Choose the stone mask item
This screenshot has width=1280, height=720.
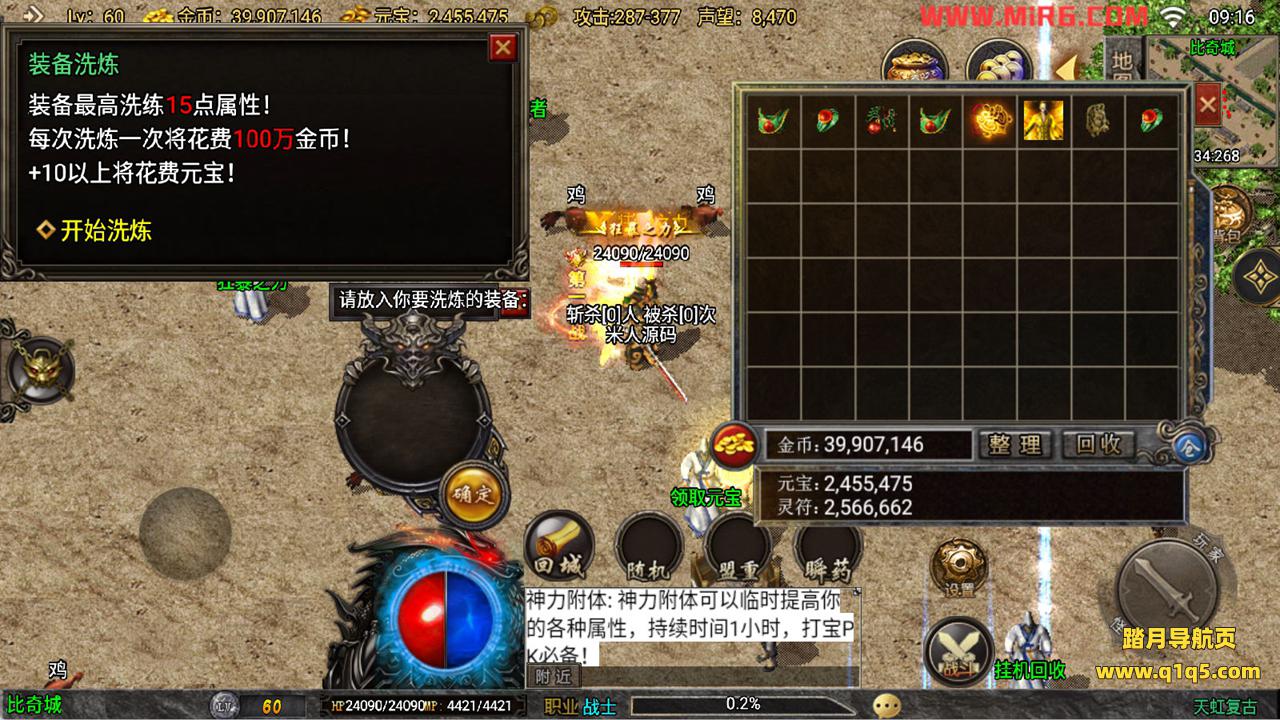1097,121
